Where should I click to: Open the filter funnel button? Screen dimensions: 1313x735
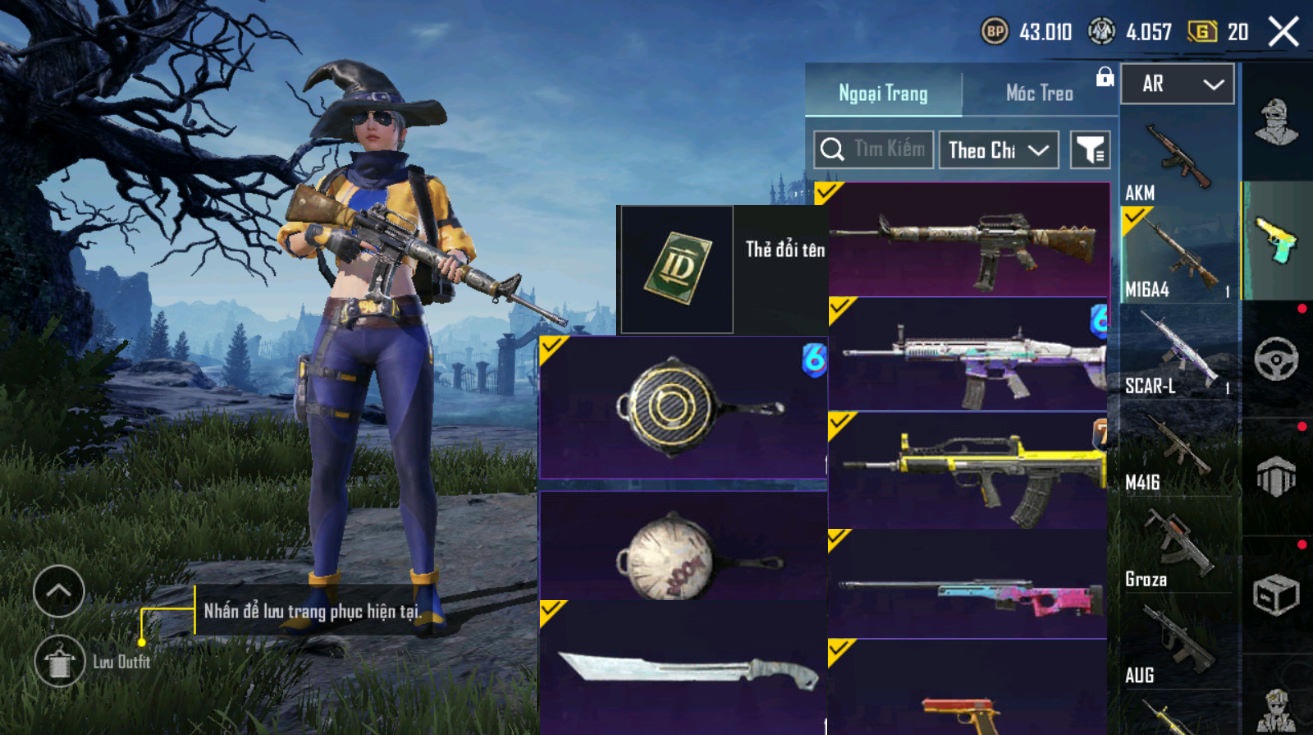tap(1090, 150)
